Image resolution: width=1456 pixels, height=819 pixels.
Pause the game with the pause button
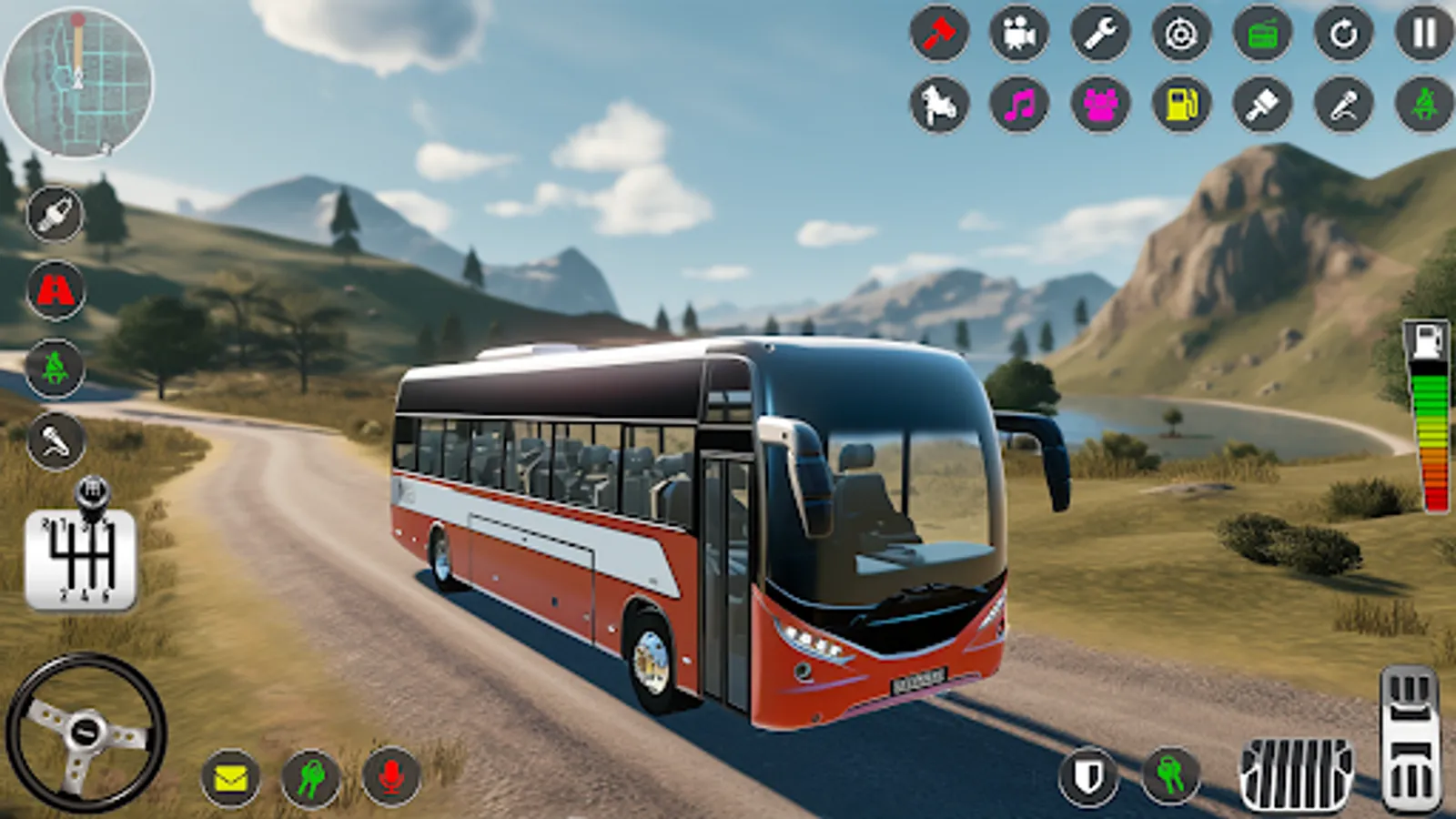1424,34
